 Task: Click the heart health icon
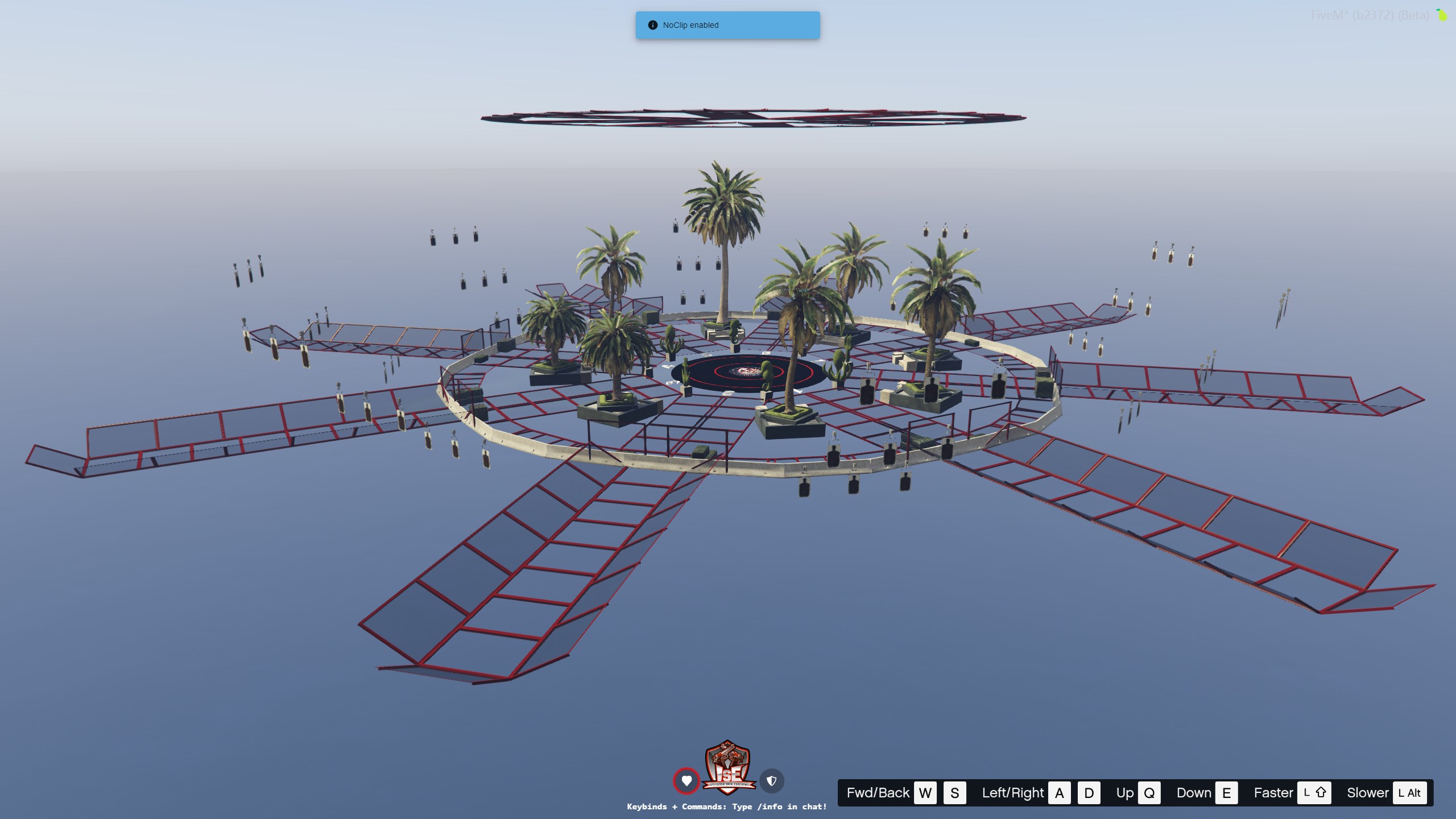pyautogui.click(x=686, y=781)
